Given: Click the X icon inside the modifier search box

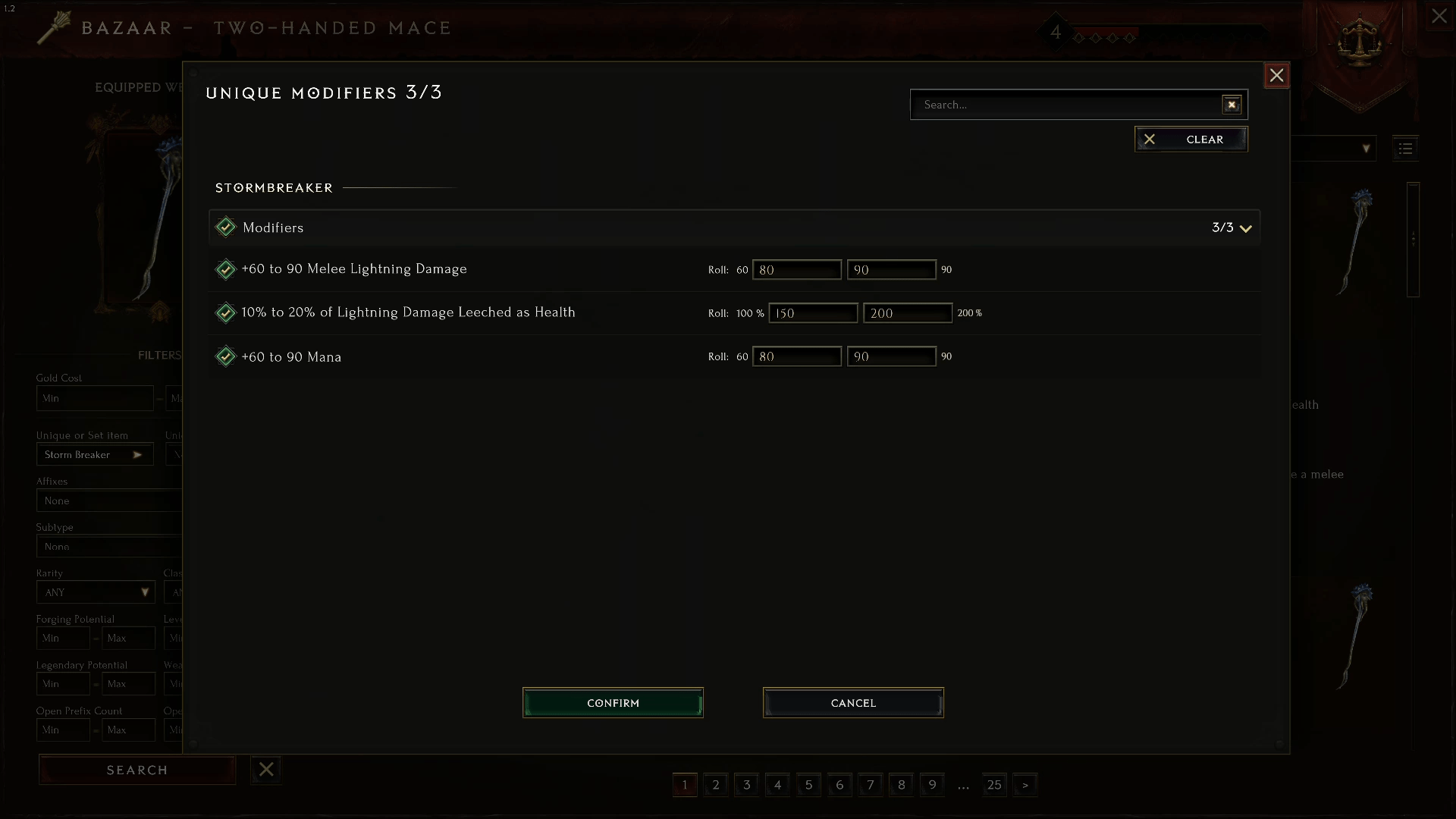Looking at the screenshot, I should (x=1231, y=104).
